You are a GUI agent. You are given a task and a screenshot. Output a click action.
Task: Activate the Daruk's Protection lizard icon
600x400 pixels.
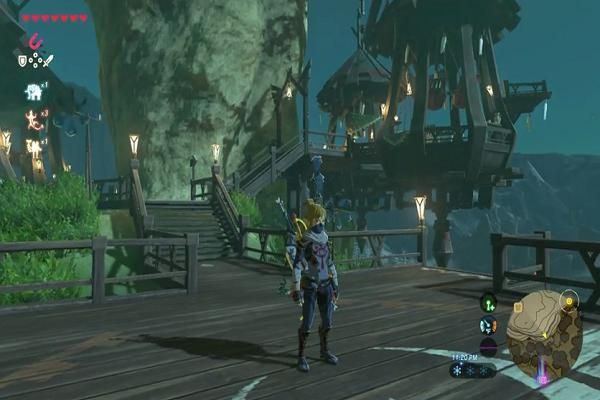click(x=34, y=119)
